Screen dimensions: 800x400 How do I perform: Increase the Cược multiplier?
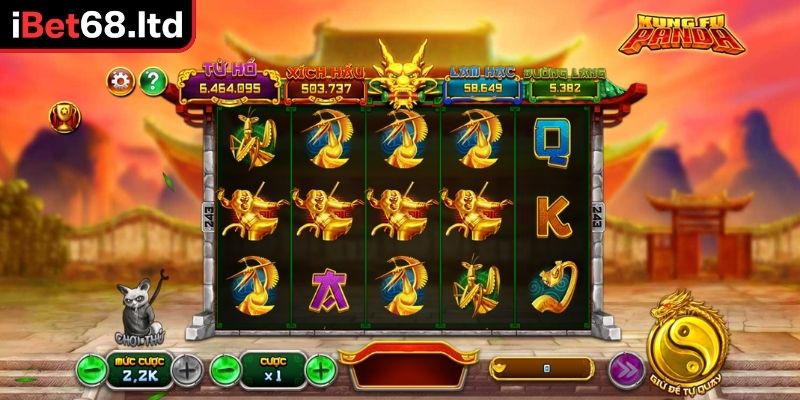[x=319, y=369]
